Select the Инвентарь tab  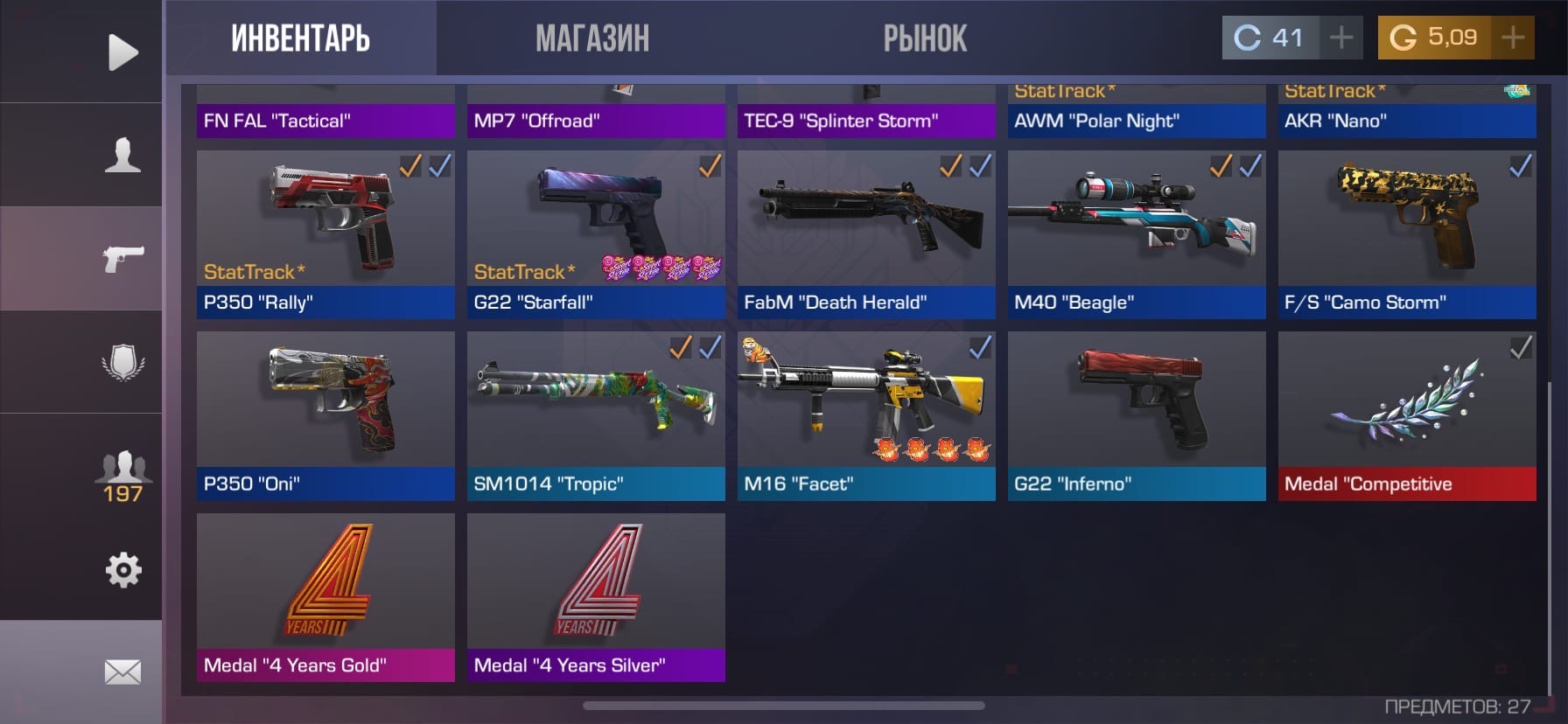[x=300, y=38]
